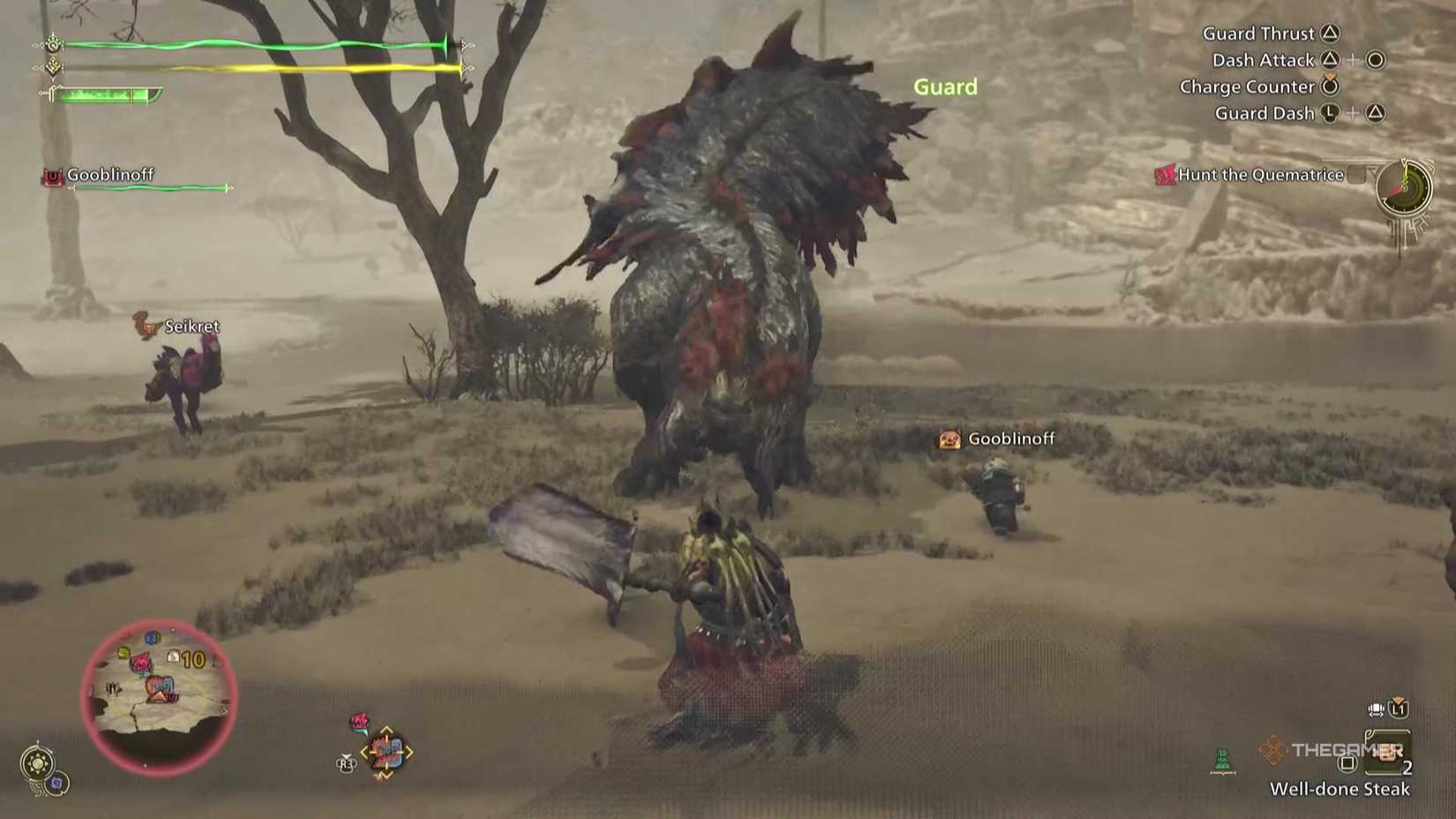
Task: Select the tent camp icon showing 10 on minimap
Action: 174,656
